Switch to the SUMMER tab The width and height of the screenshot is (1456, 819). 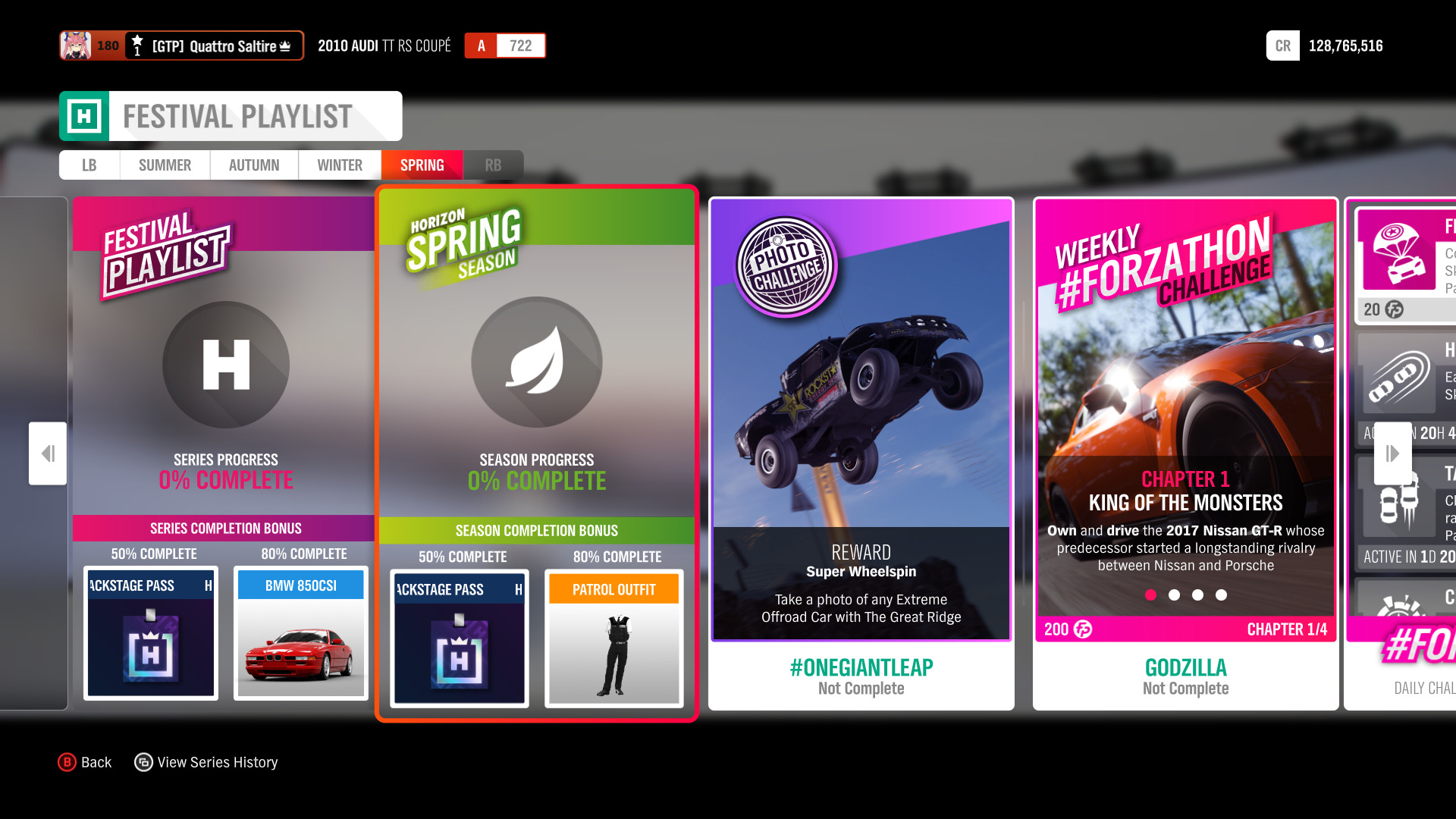pyautogui.click(x=164, y=165)
